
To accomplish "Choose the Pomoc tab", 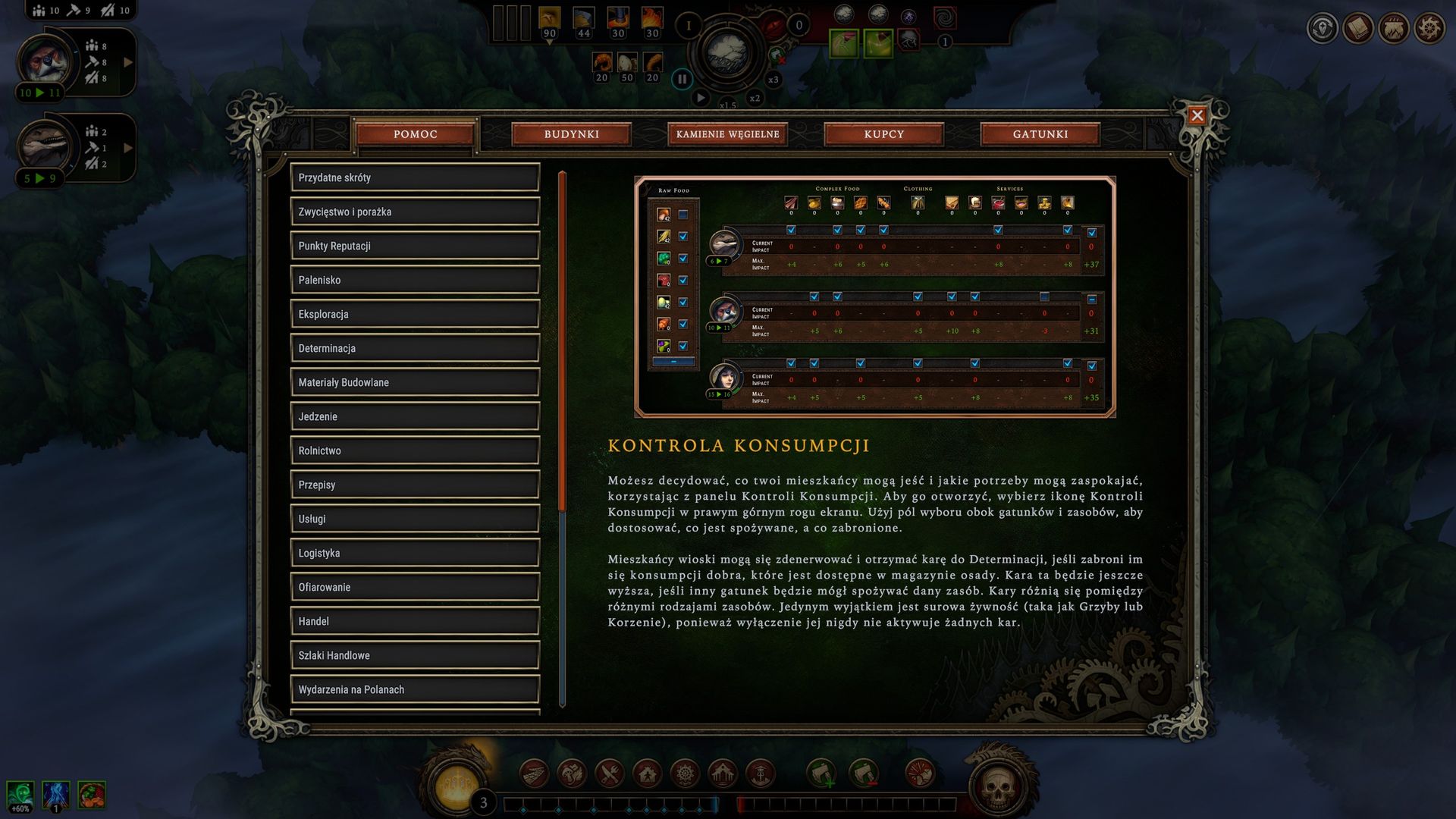I will (x=415, y=134).
